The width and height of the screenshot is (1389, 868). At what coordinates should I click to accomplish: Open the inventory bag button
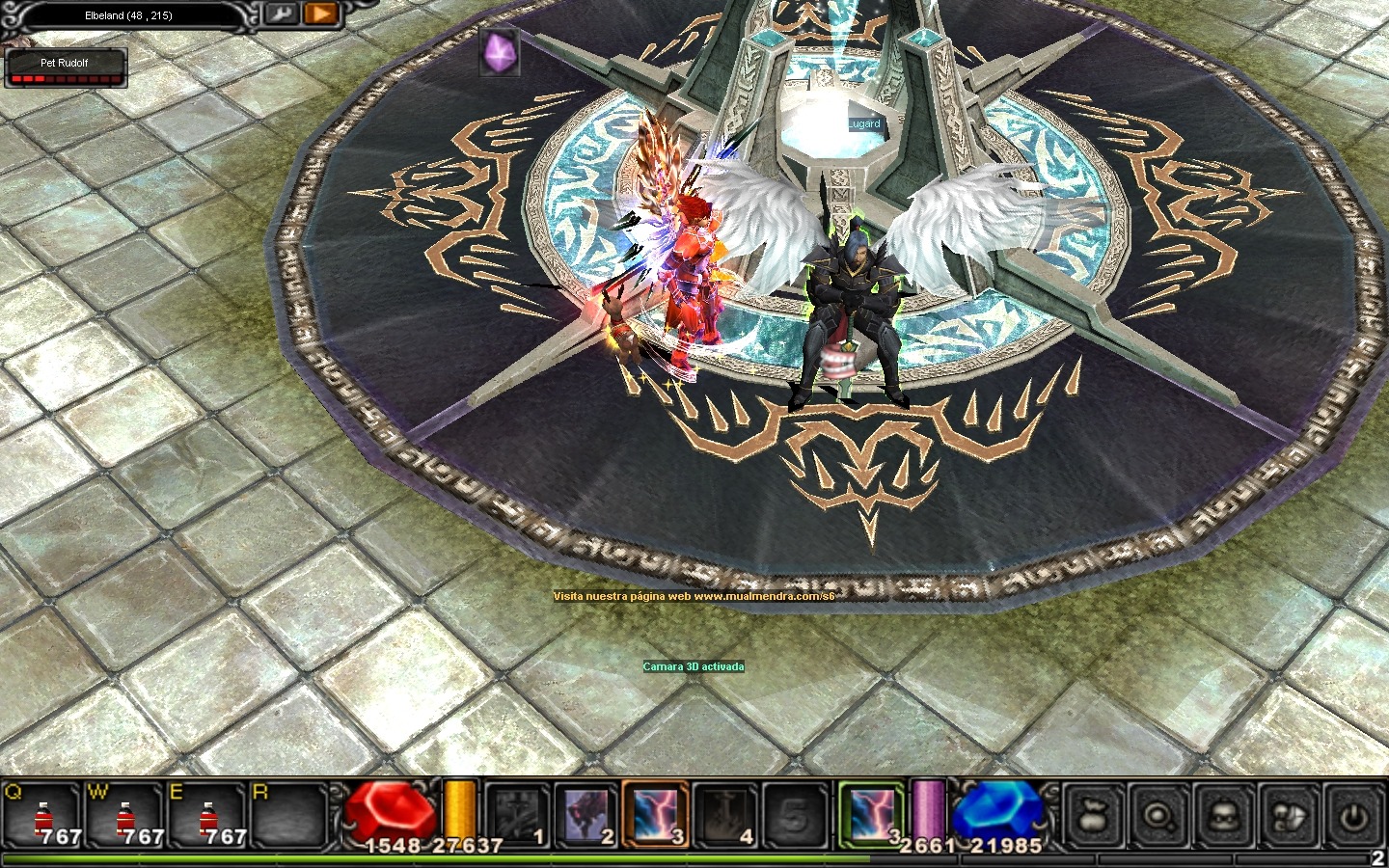1092,816
